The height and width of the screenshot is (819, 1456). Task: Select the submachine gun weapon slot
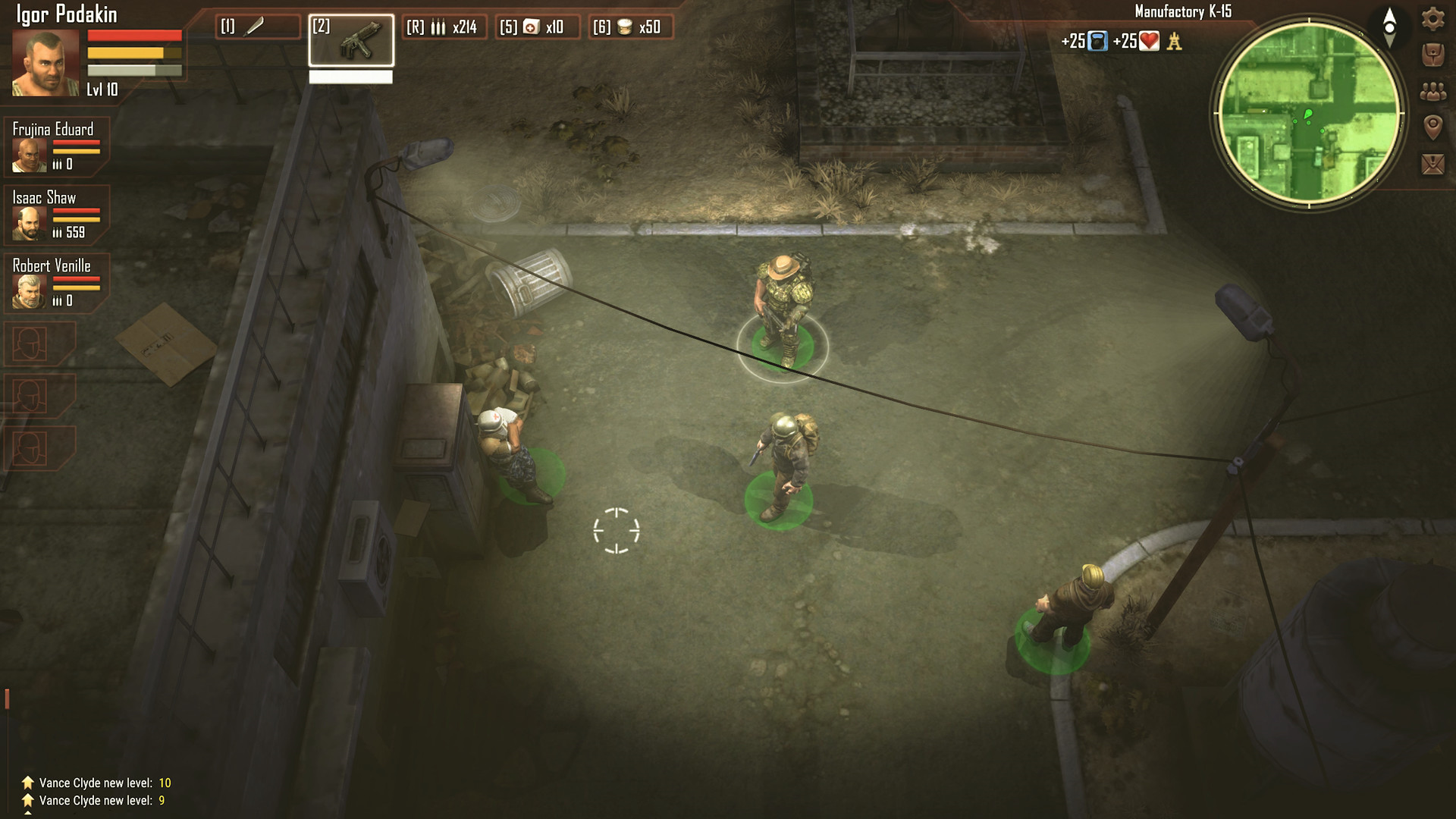point(351,40)
